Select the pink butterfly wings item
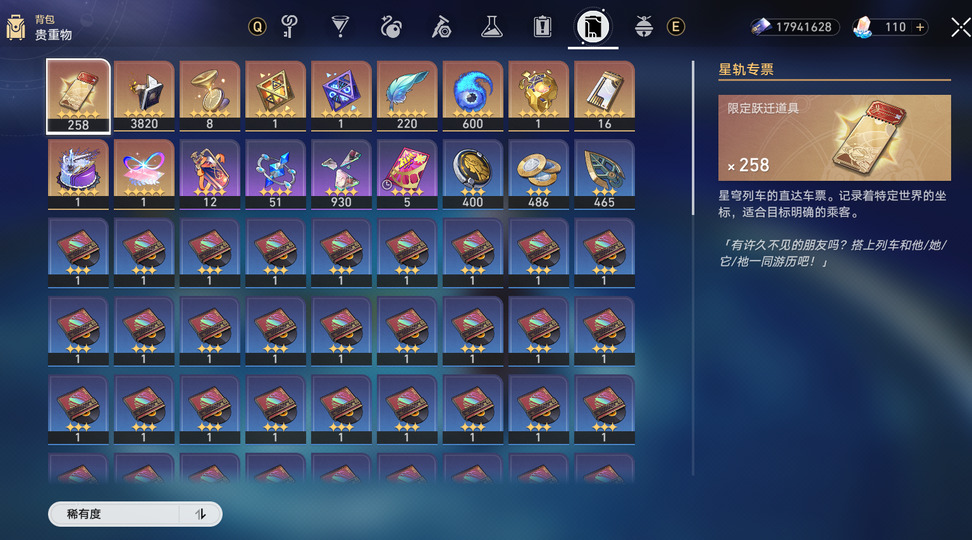The width and height of the screenshot is (972, 540). [x=143, y=174]
